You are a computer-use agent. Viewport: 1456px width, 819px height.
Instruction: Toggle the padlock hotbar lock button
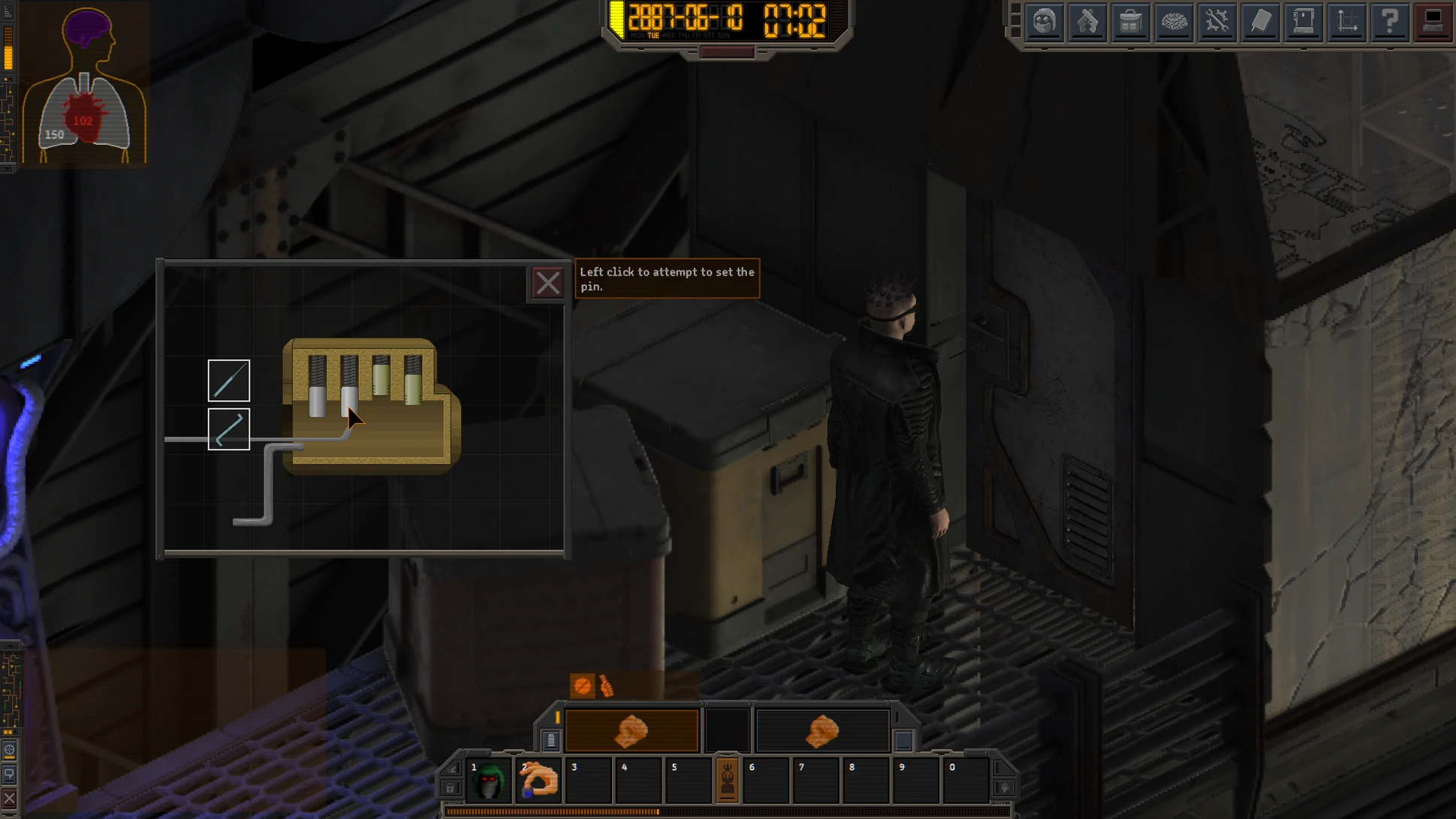450,787
